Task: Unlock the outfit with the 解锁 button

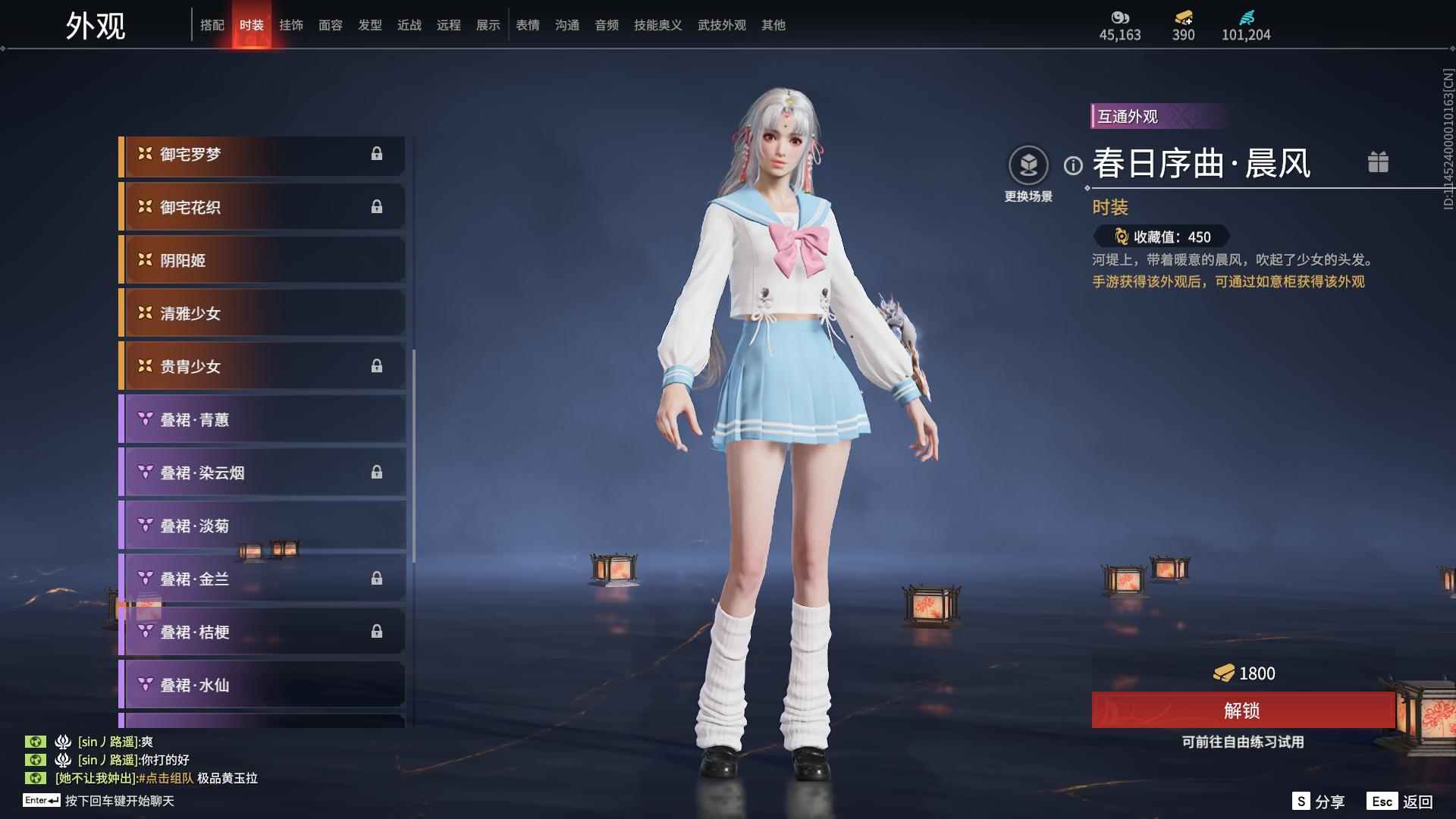Action: point(1242,711)
